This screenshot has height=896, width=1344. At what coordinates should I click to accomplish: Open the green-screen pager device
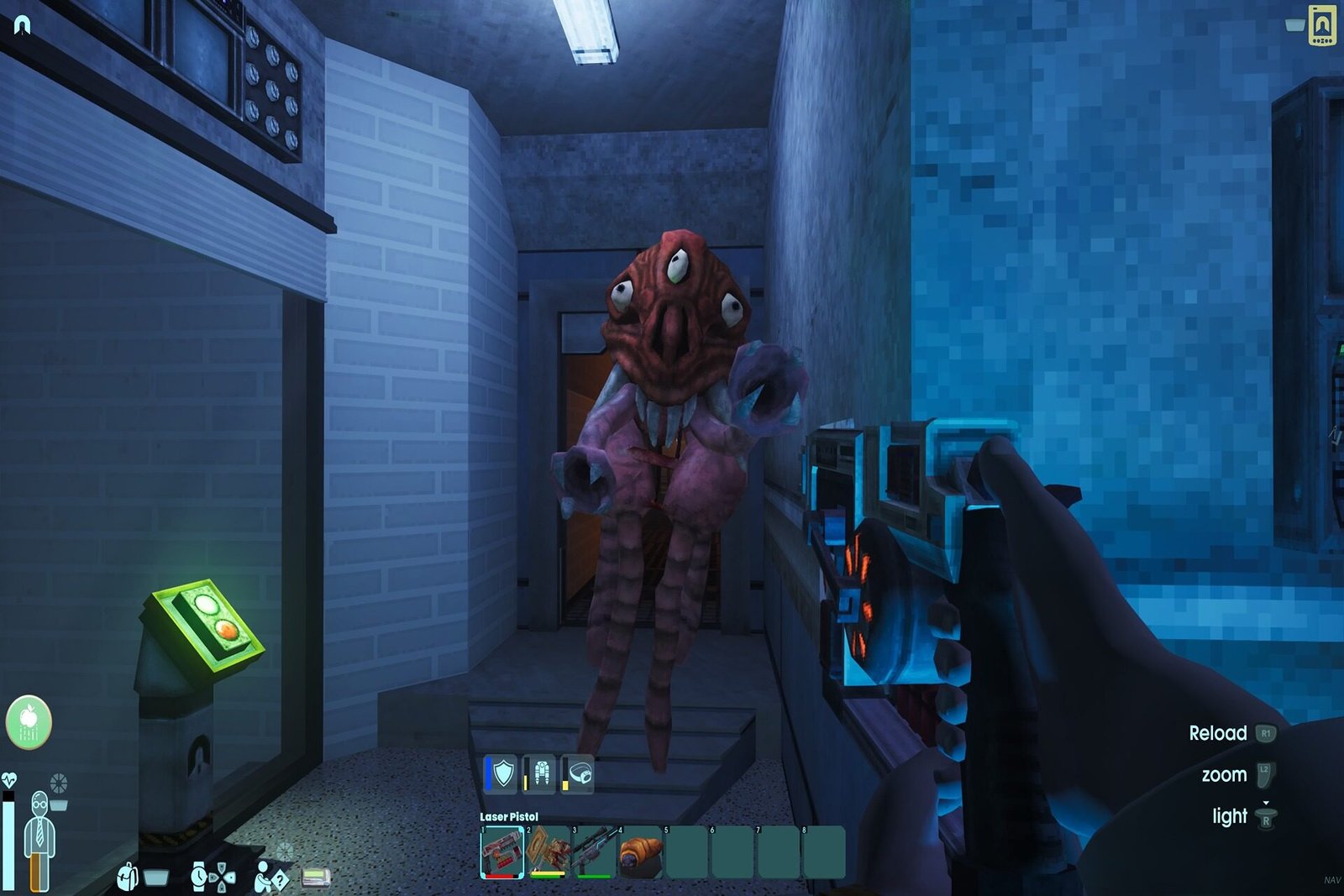point(316,878)
